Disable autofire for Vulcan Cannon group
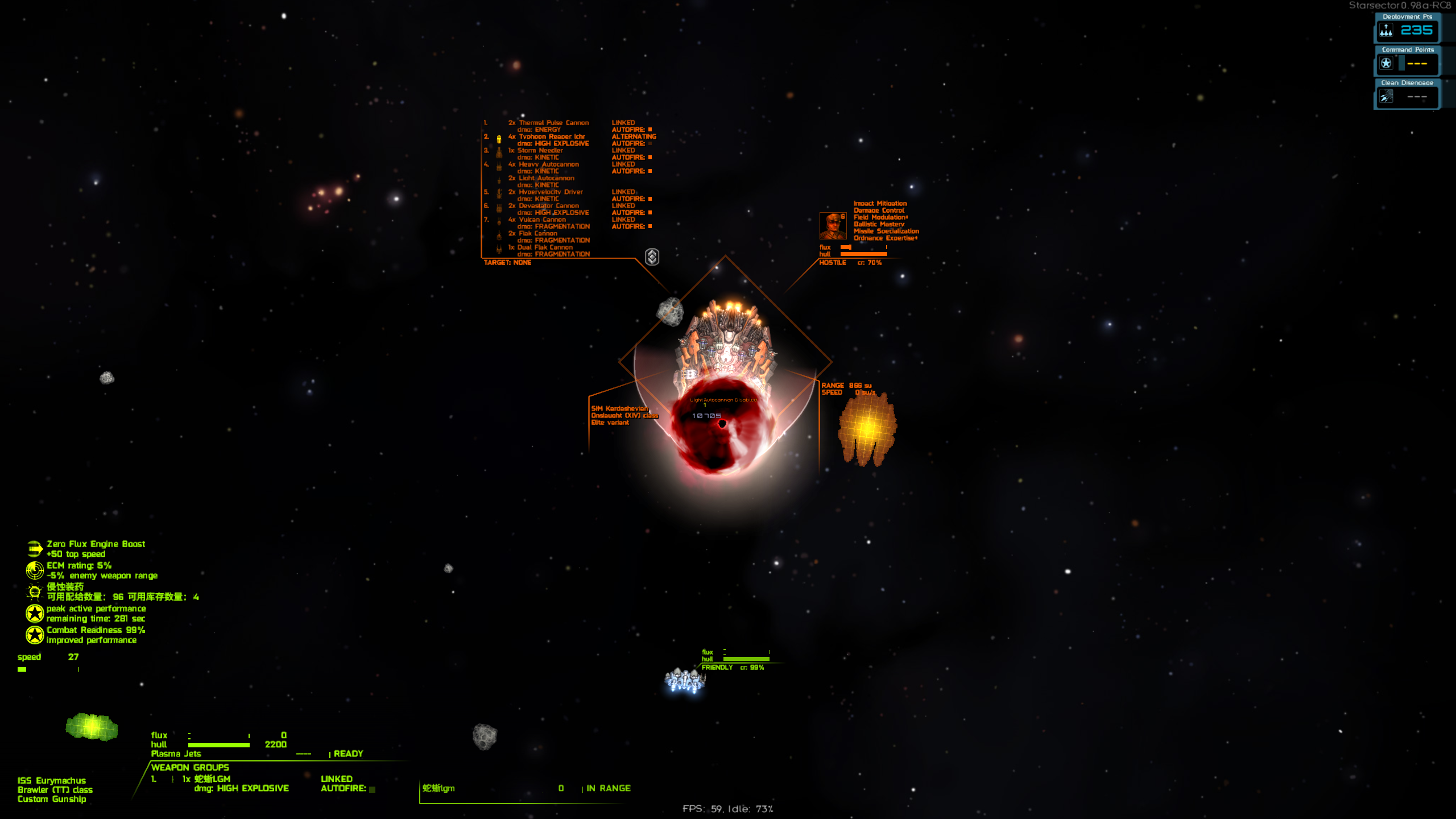The width and height of the screenshot is (1456, 819). pyautogui.click(x=650, y=226)
